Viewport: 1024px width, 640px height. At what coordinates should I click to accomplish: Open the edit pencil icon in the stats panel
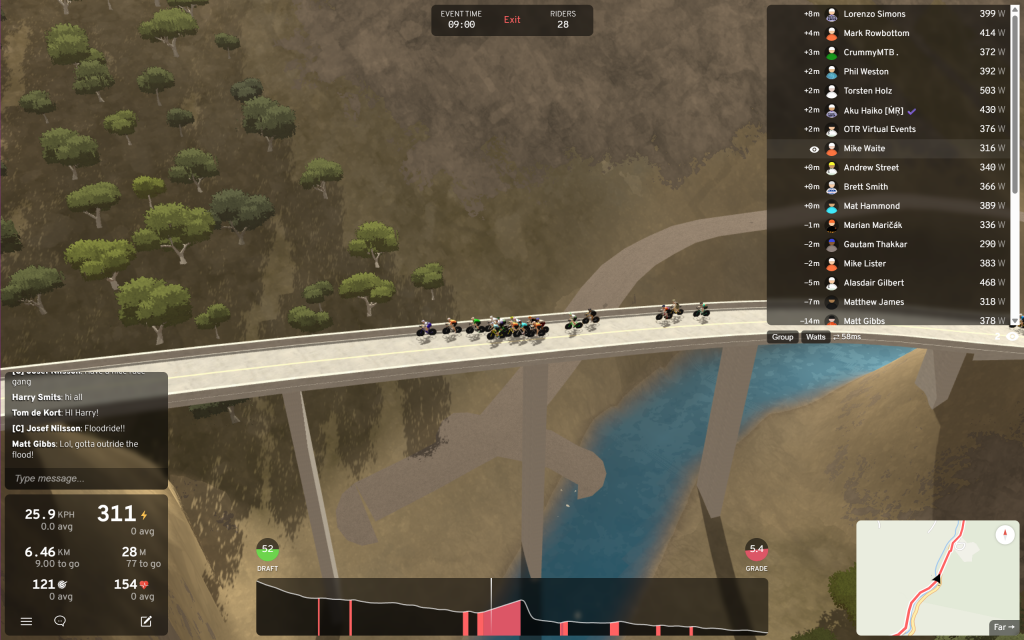click(x=146, y=621)
